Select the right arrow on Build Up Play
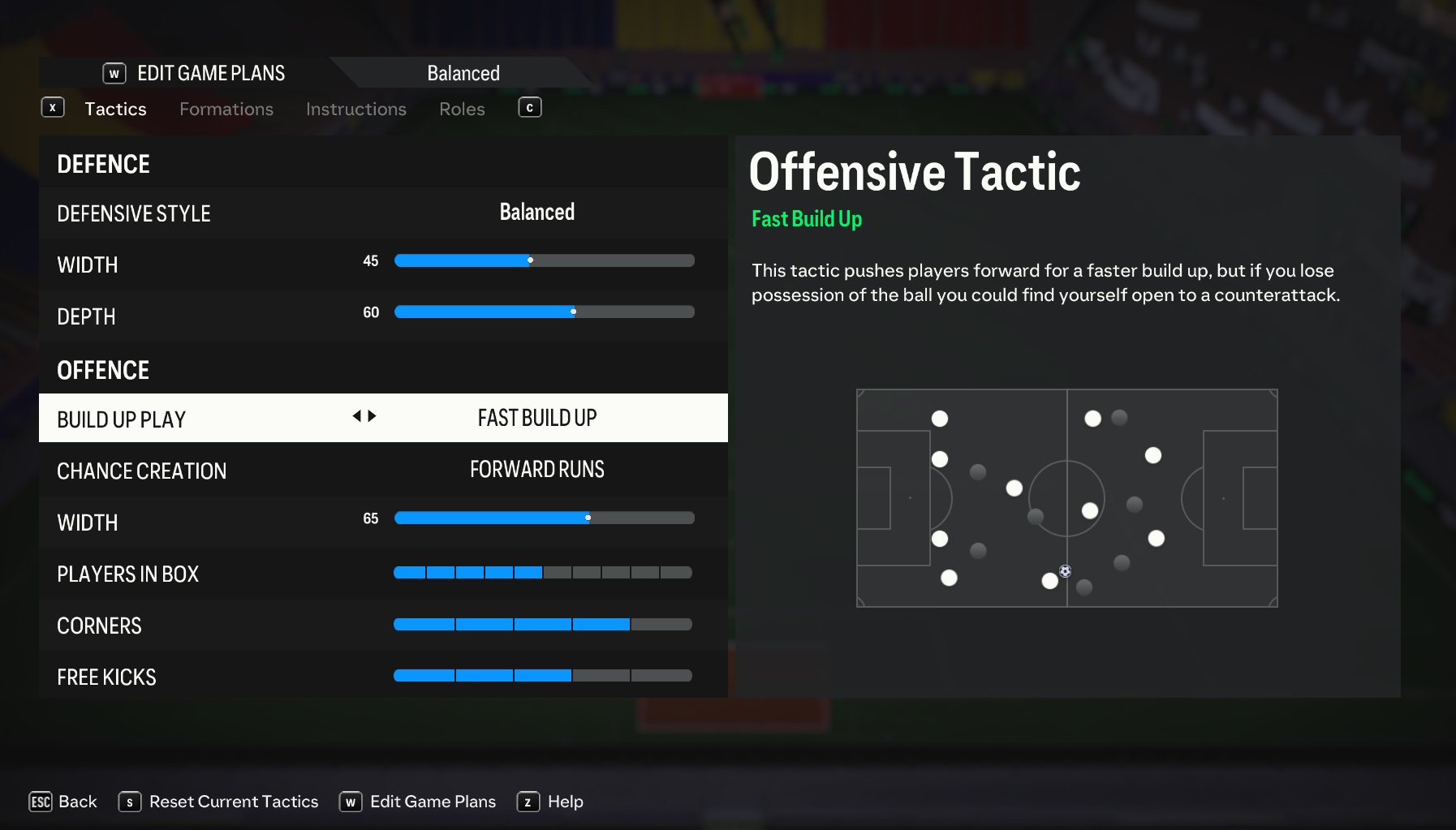Image resolution: width=1456 pixels, height=830 pixels. click(371, 416)
